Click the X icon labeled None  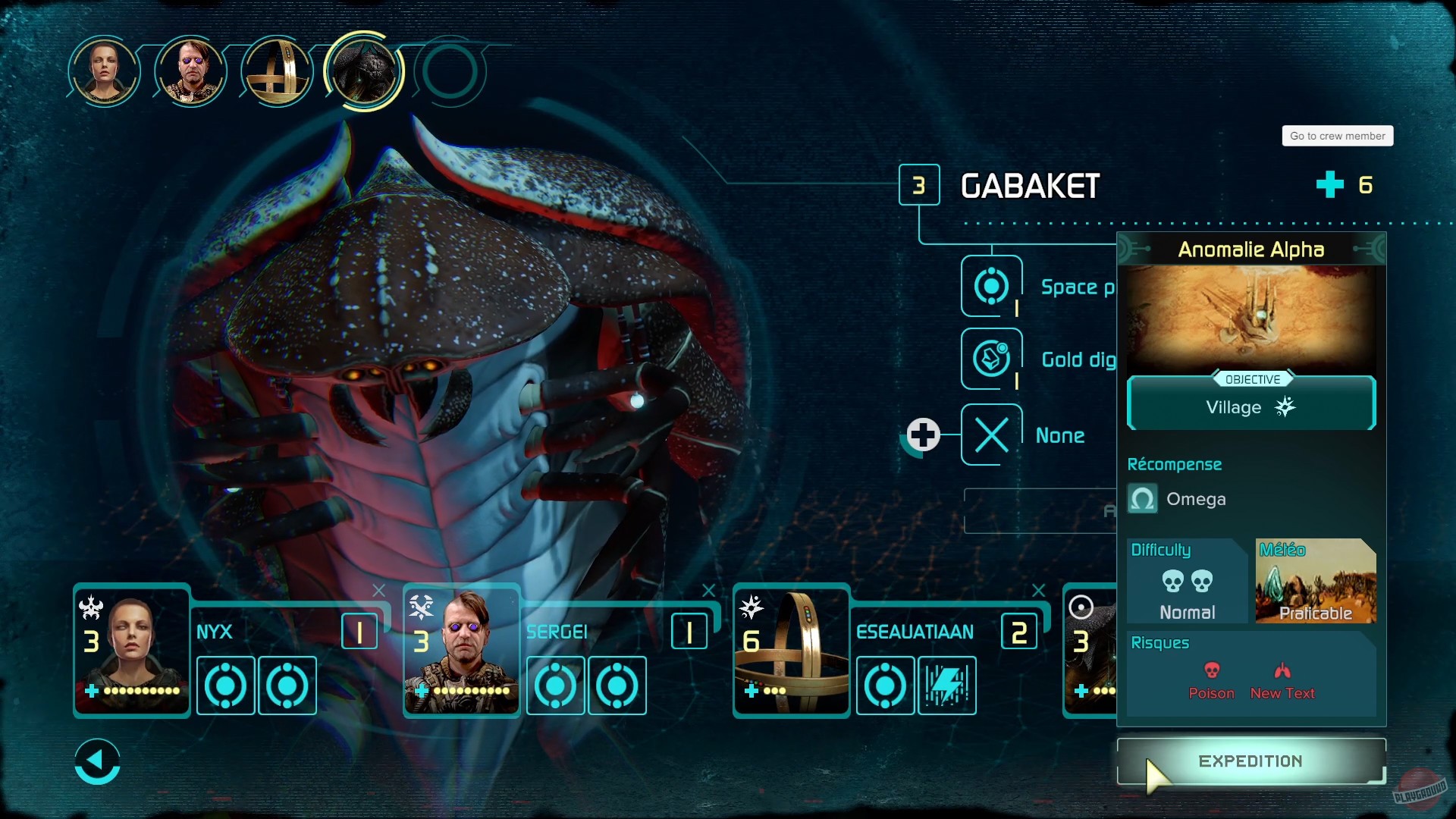tap(991, 435)
